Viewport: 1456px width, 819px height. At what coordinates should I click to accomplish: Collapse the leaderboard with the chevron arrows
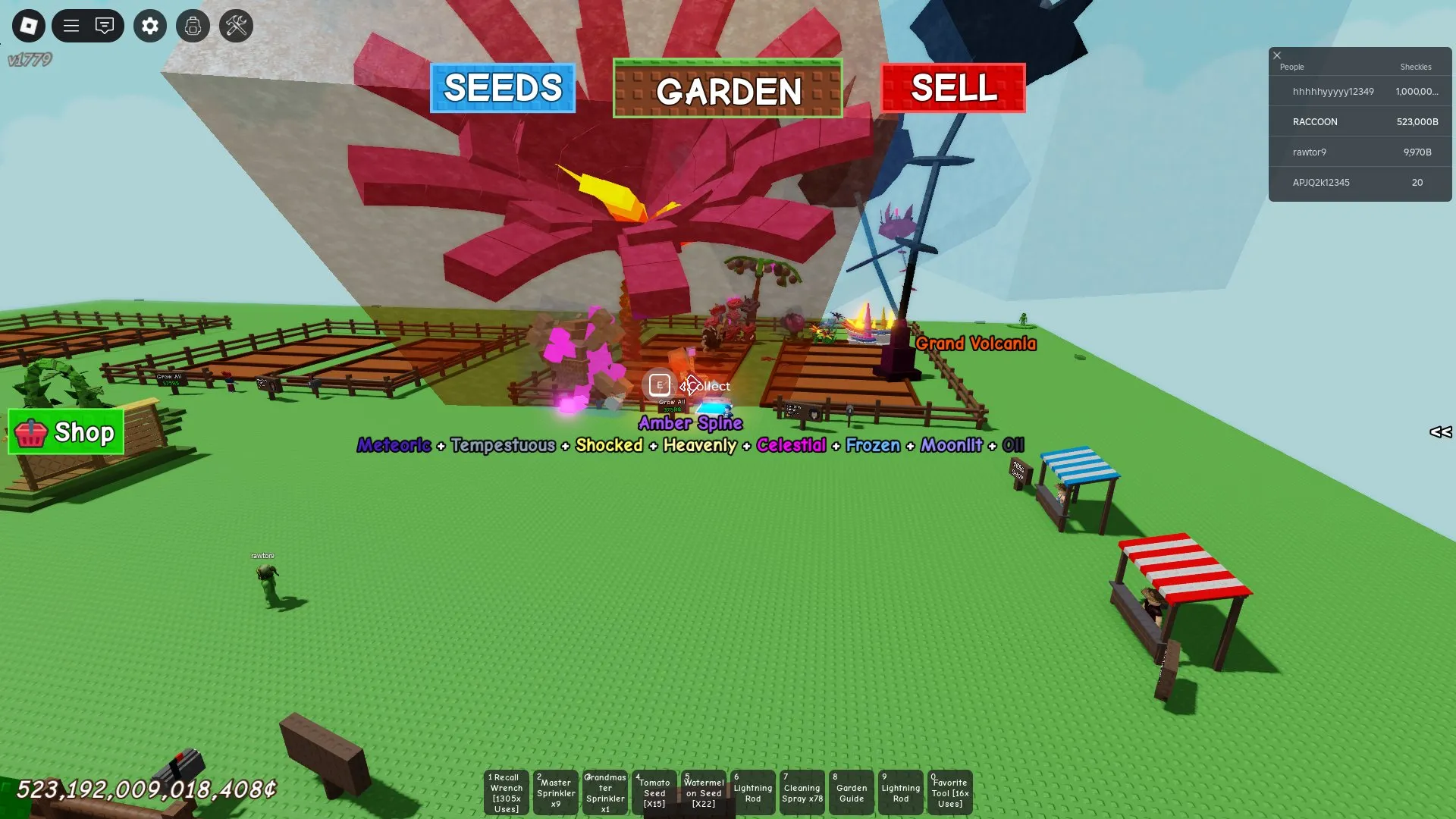(1442, 433)
